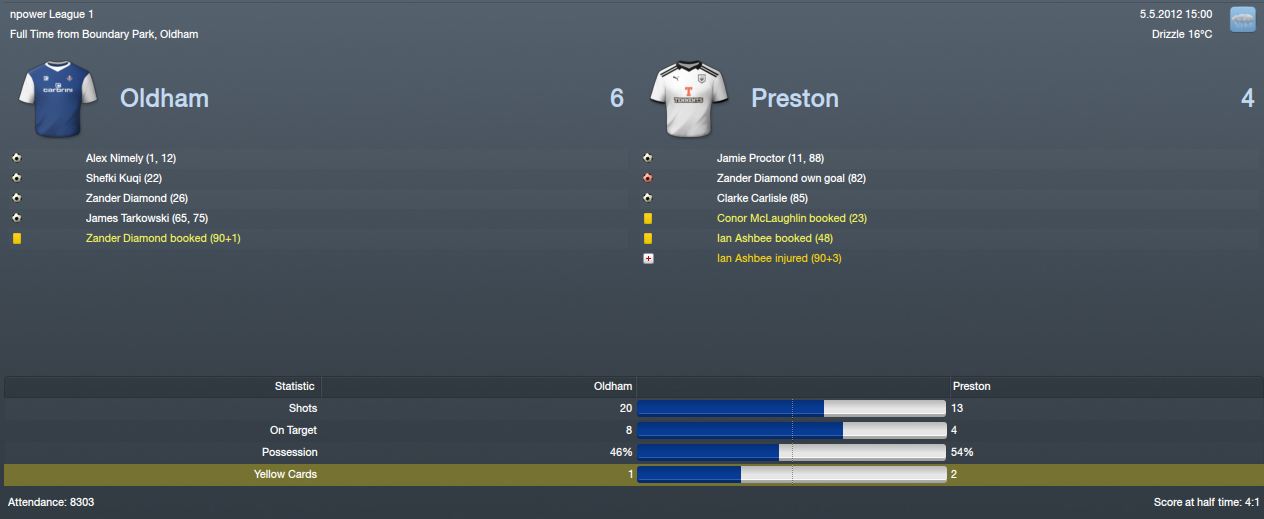Open James Tarkowski's goal entry
The height and width of the screenshot is (519, 1264).
click(147, 218)
